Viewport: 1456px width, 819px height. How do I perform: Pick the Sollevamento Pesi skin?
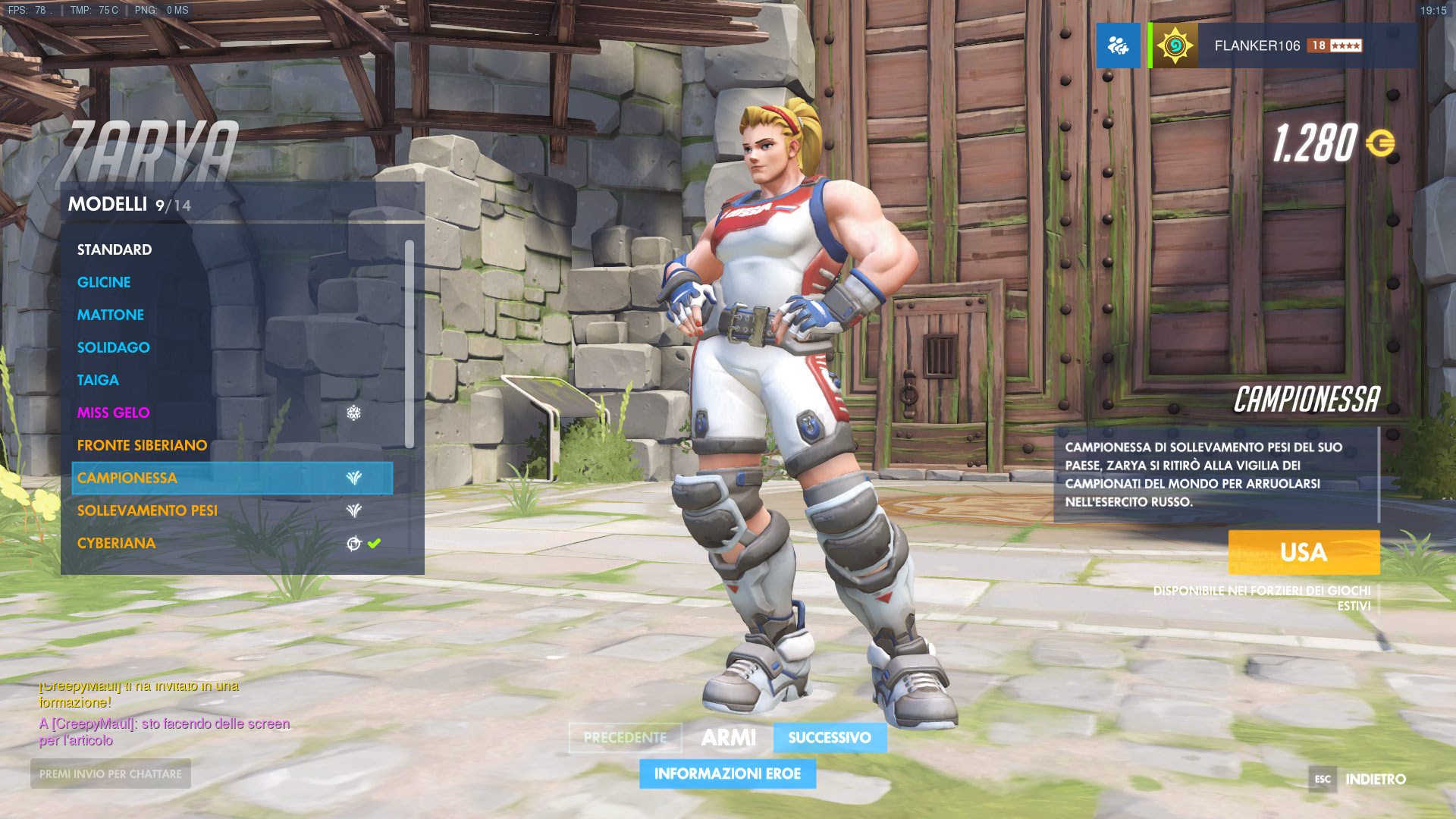(x=147, y=510)
